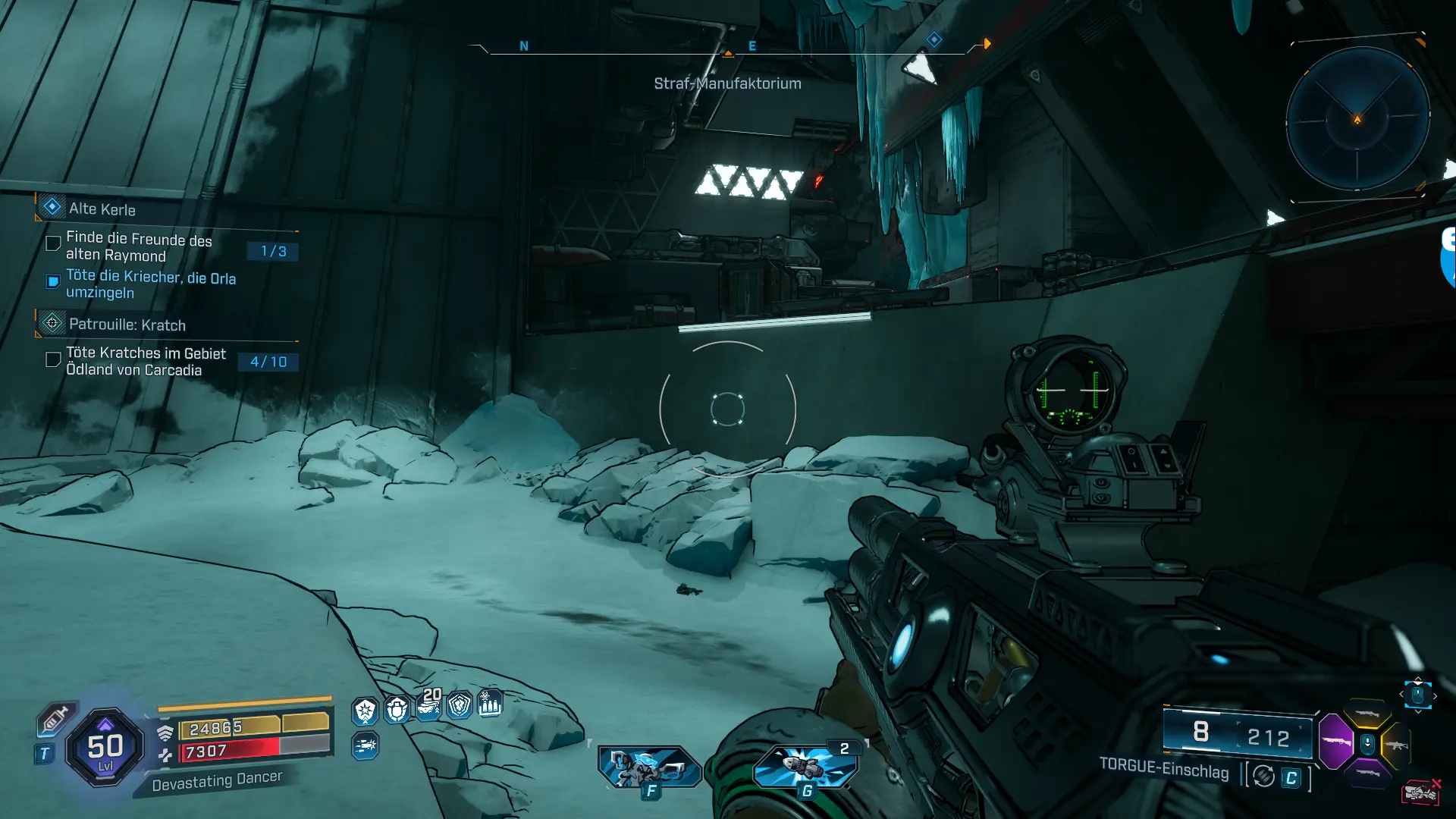Choose the bottom purple weapon slot
Screen dimensions: 1456x819
(x=1367, y=773)
